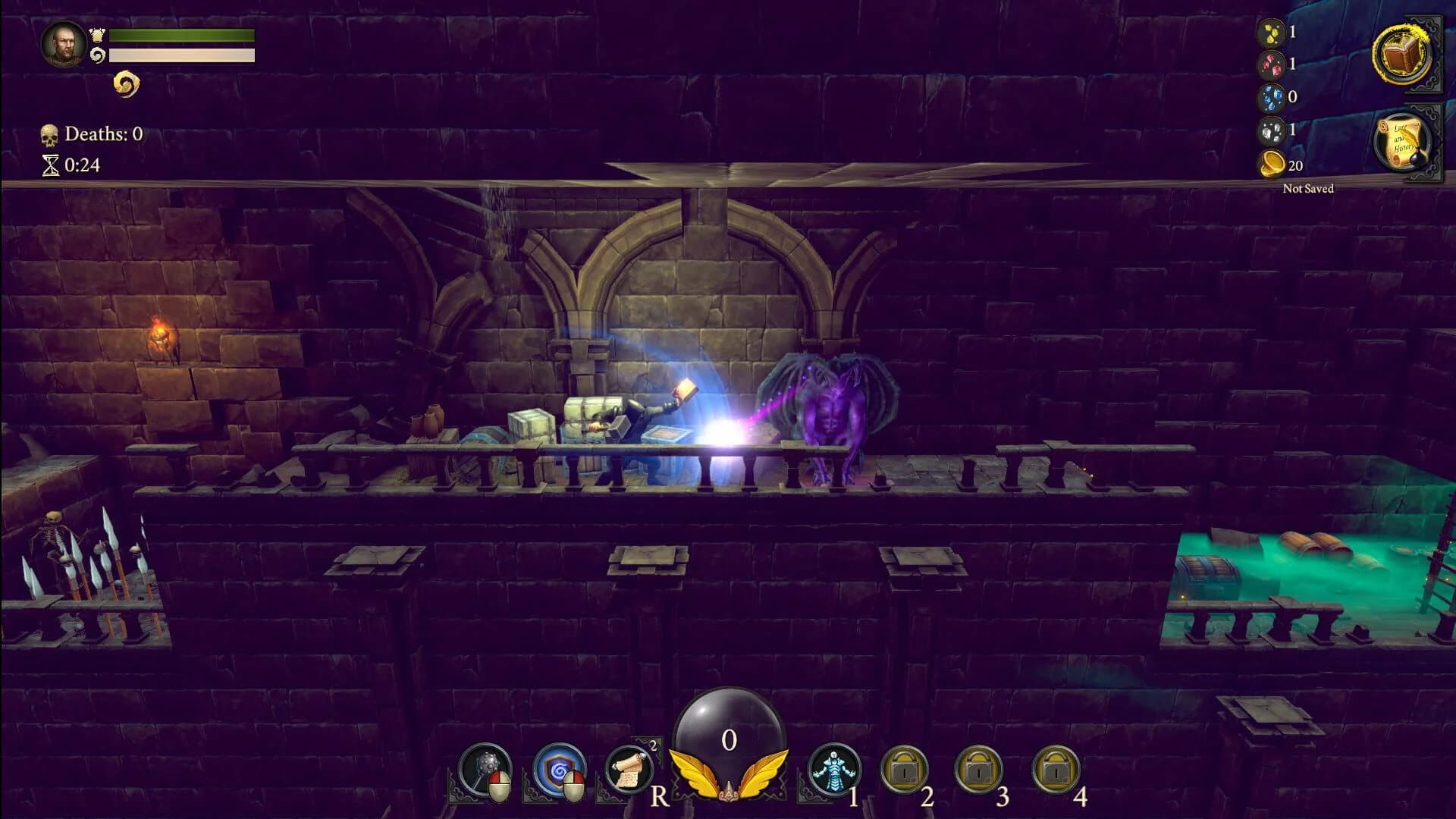1456x819 pixels.
Task: Expand the blue gems counter showing 0
Action: [x=1274, y=97]
